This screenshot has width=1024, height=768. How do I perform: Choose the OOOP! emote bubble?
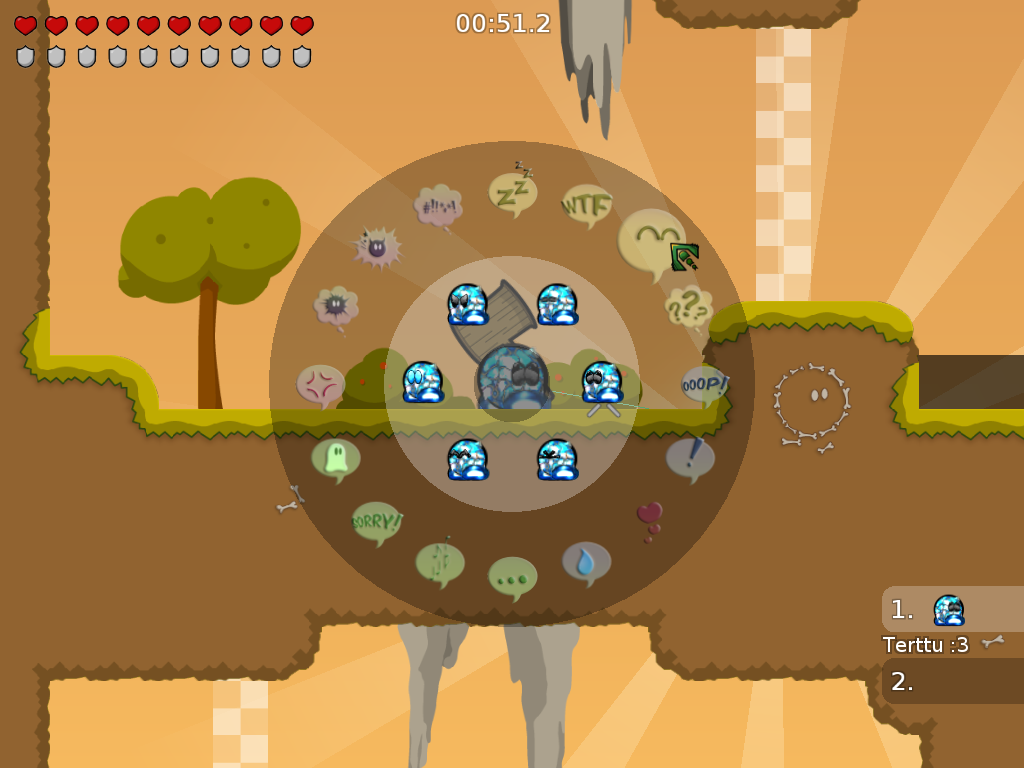pos(703,383)
